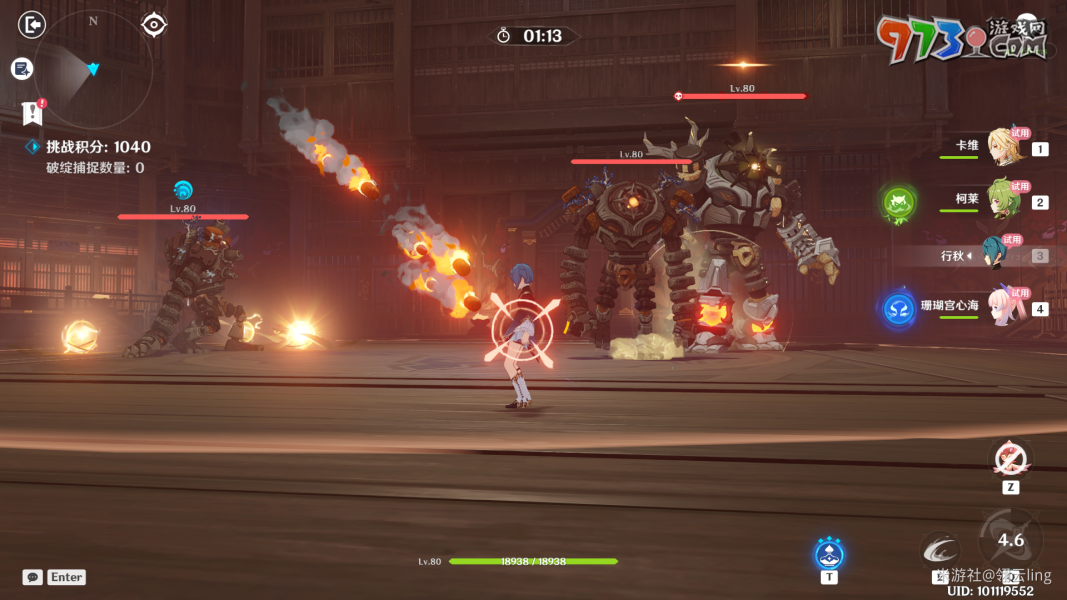Trigger 柯莱's green elemental burst icon
Viewport: 1067px width, 600px height.
(x=898, y=204)
